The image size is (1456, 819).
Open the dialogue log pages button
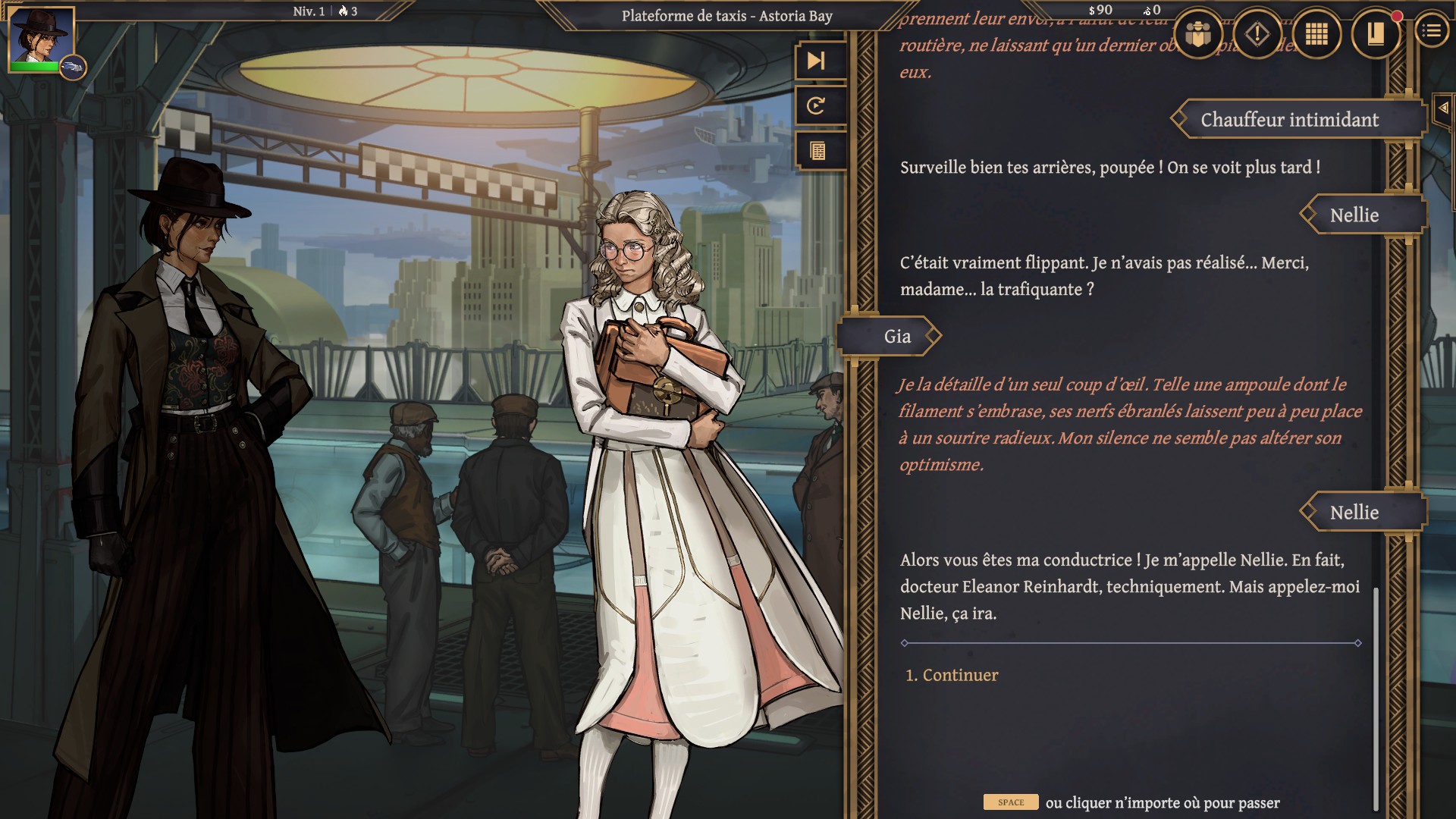pyautogui.click(x=817, y=151)
